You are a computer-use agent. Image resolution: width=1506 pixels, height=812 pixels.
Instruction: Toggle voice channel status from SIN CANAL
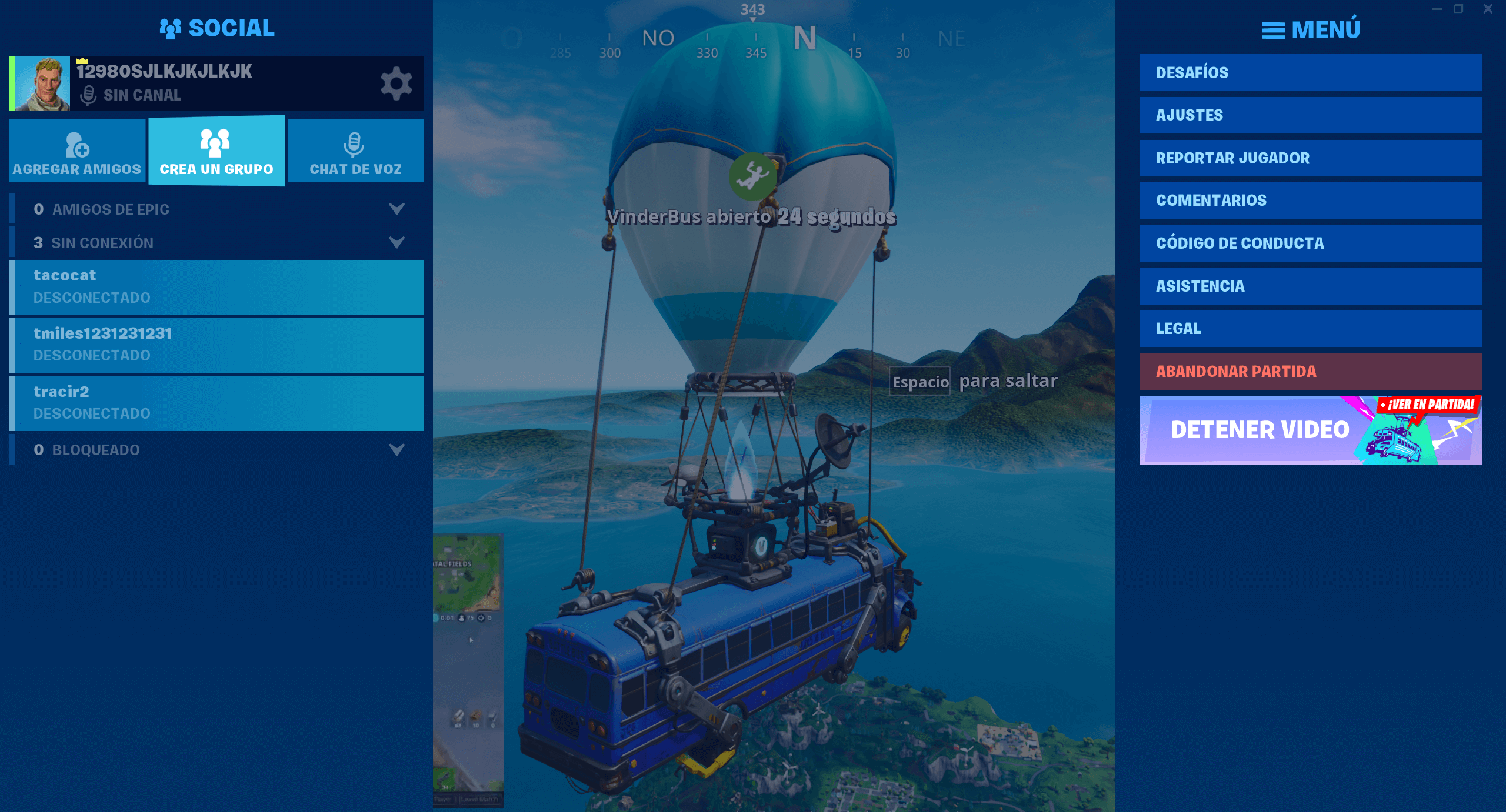point(142,95)
